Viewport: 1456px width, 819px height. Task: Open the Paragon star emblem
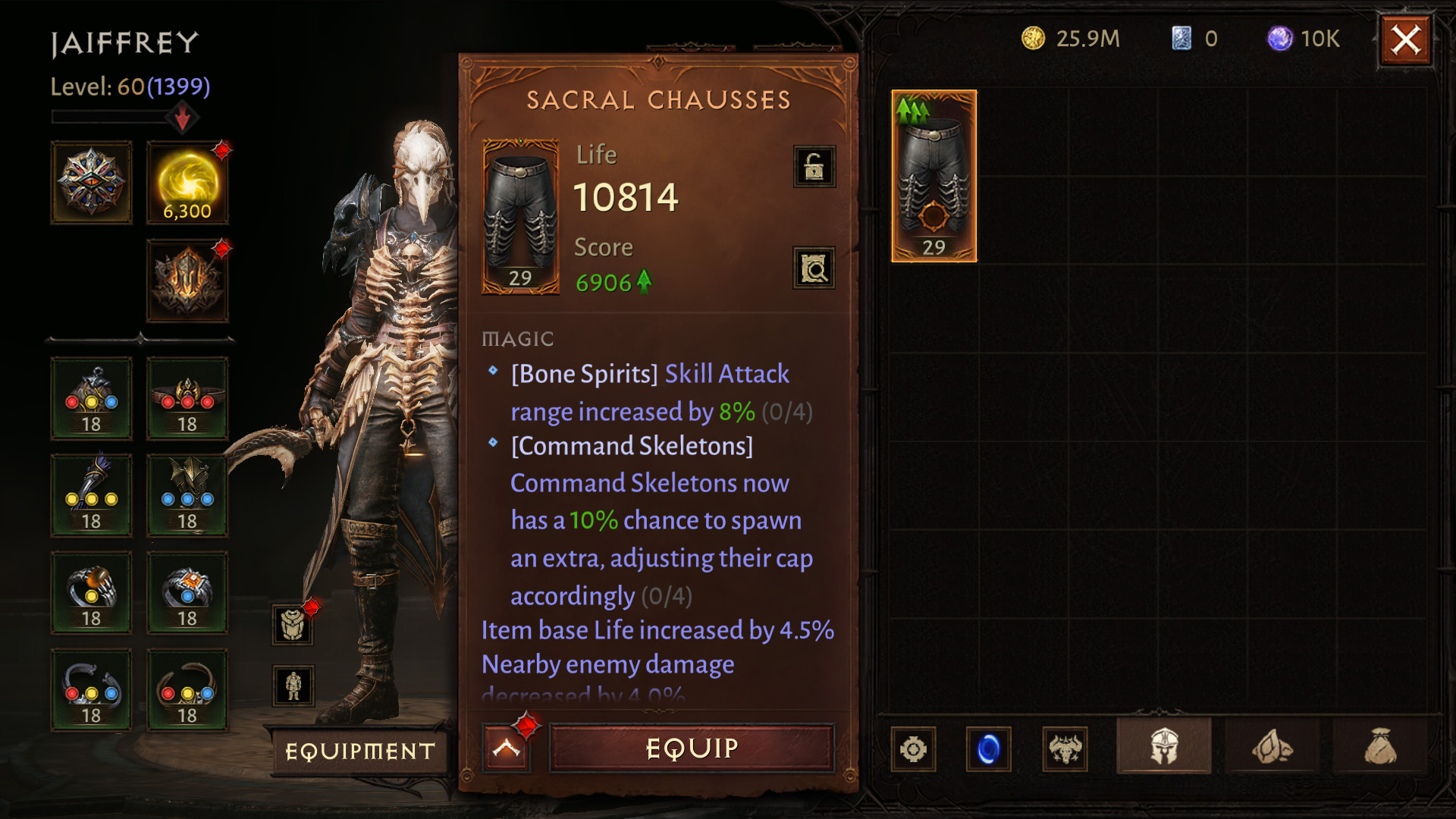(x=91, y=182)
